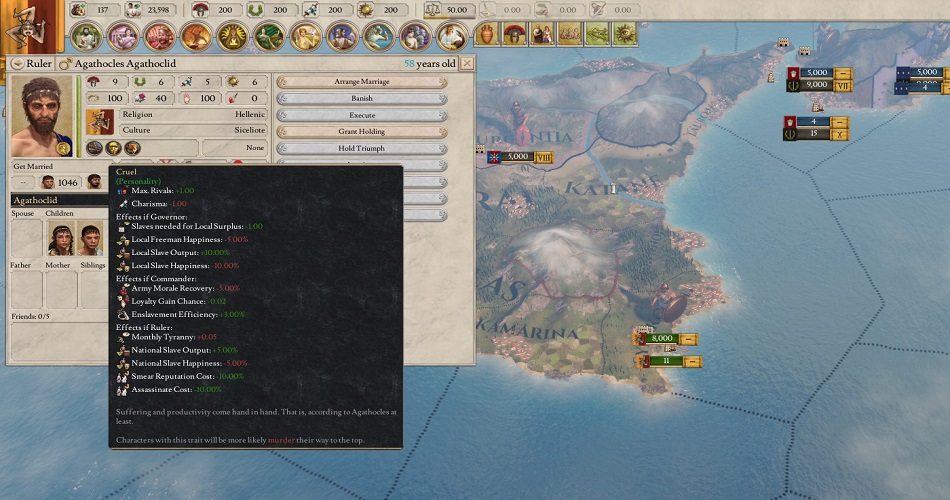Select the 9,000 army marked VII
The height and width of the screenshot is (500, 950).
tap(816, 86)
